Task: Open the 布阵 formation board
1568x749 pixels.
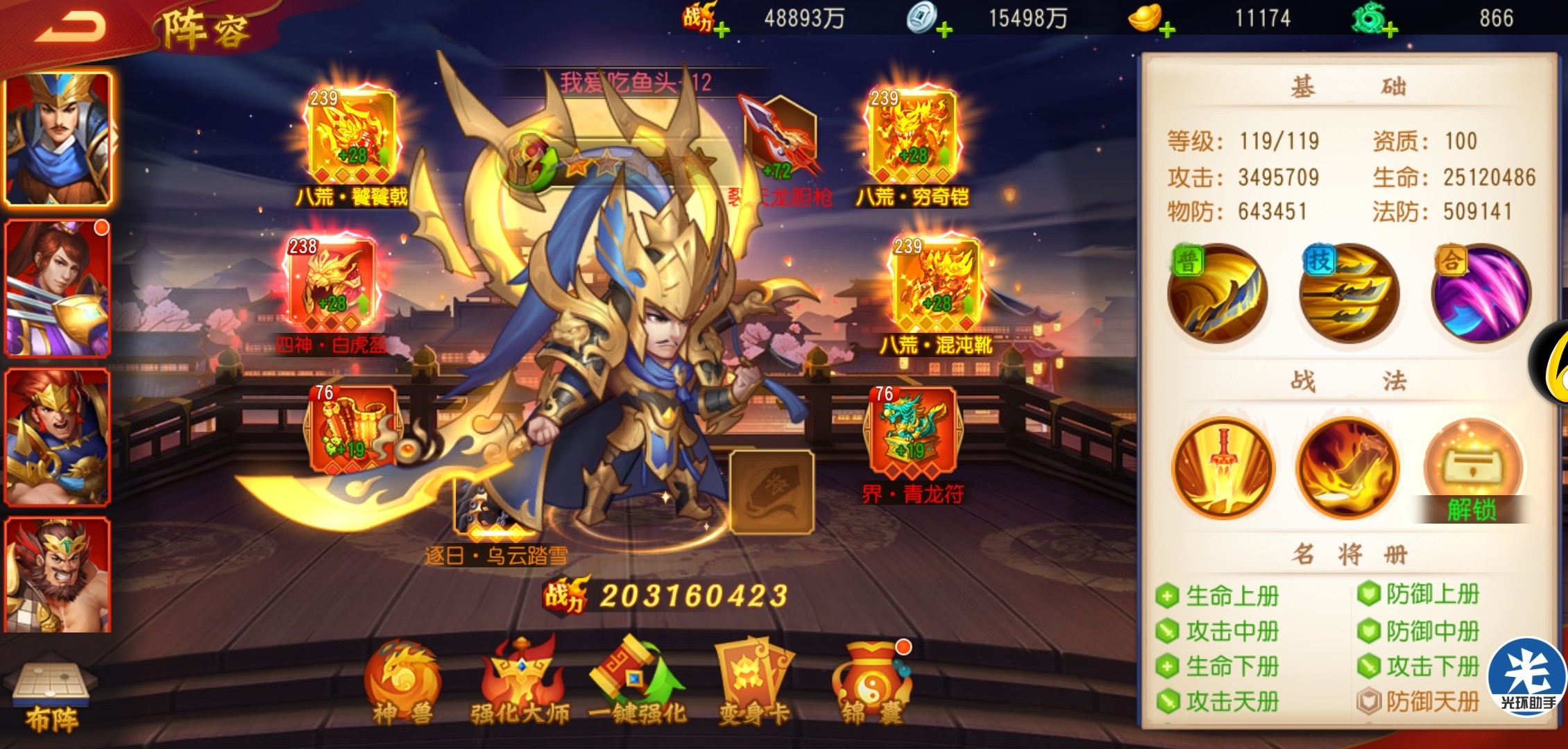Action: (x=51, y=697)
